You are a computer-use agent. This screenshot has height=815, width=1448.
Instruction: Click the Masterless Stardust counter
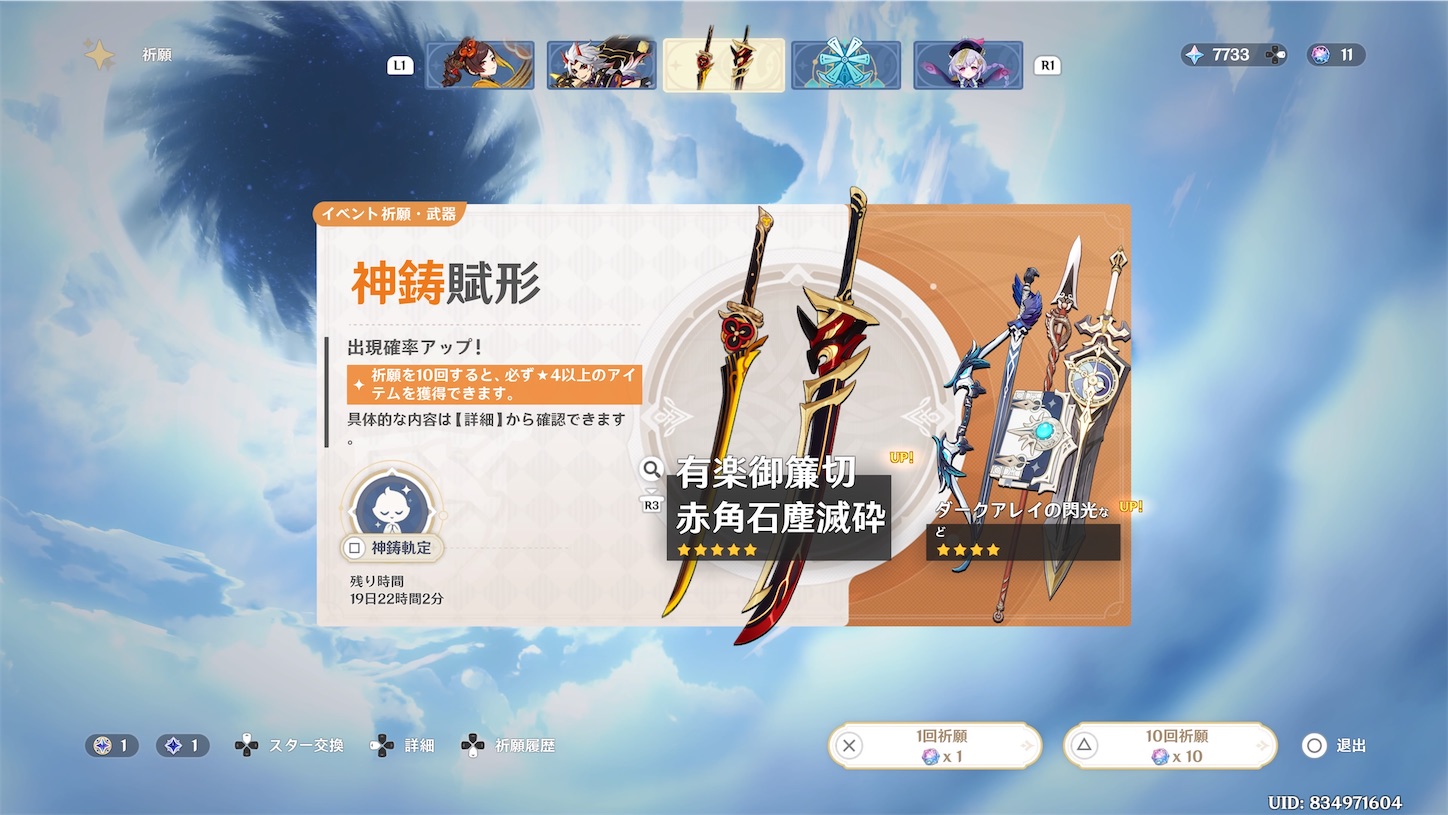click(181, 745)
